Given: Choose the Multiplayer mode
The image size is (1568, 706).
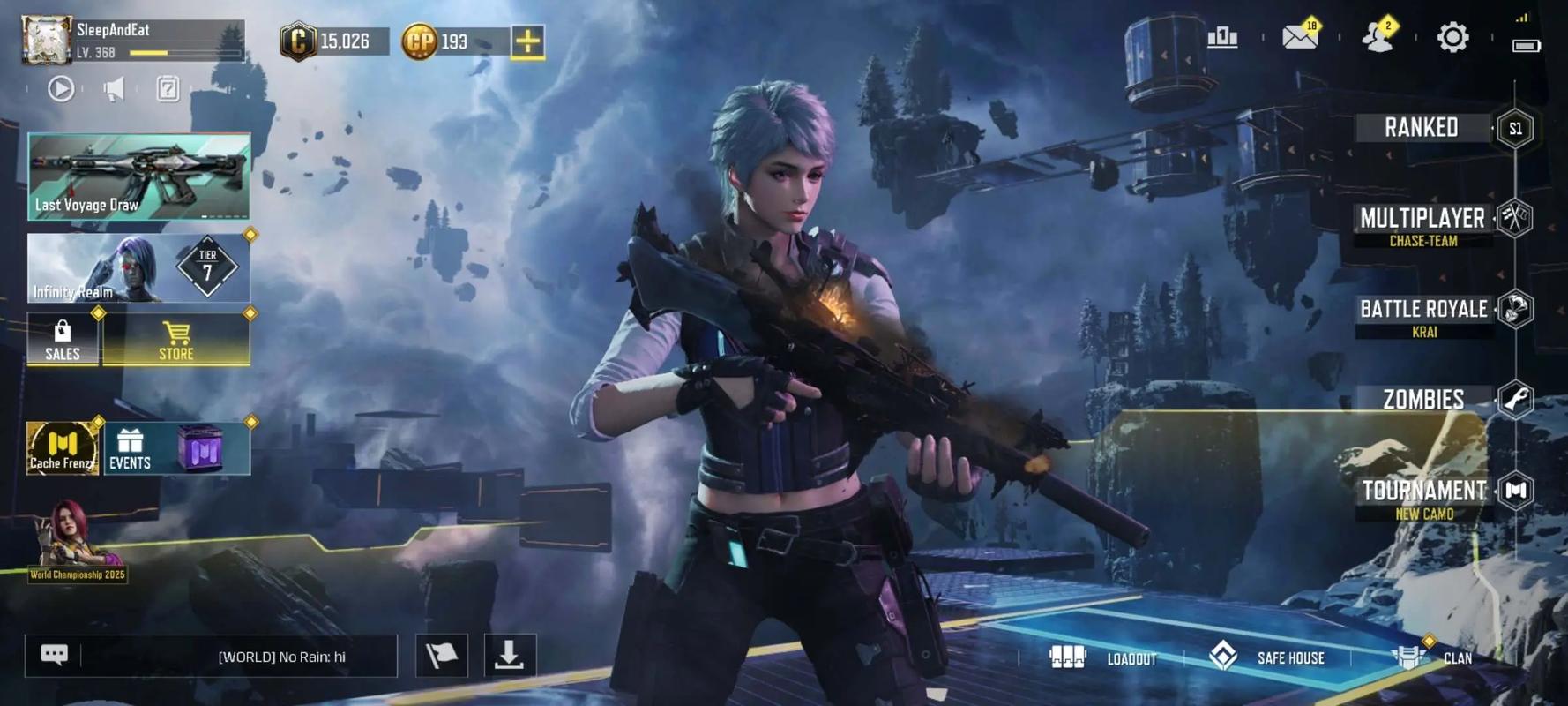Looking at the screenshot, I should pos(1422,220).
